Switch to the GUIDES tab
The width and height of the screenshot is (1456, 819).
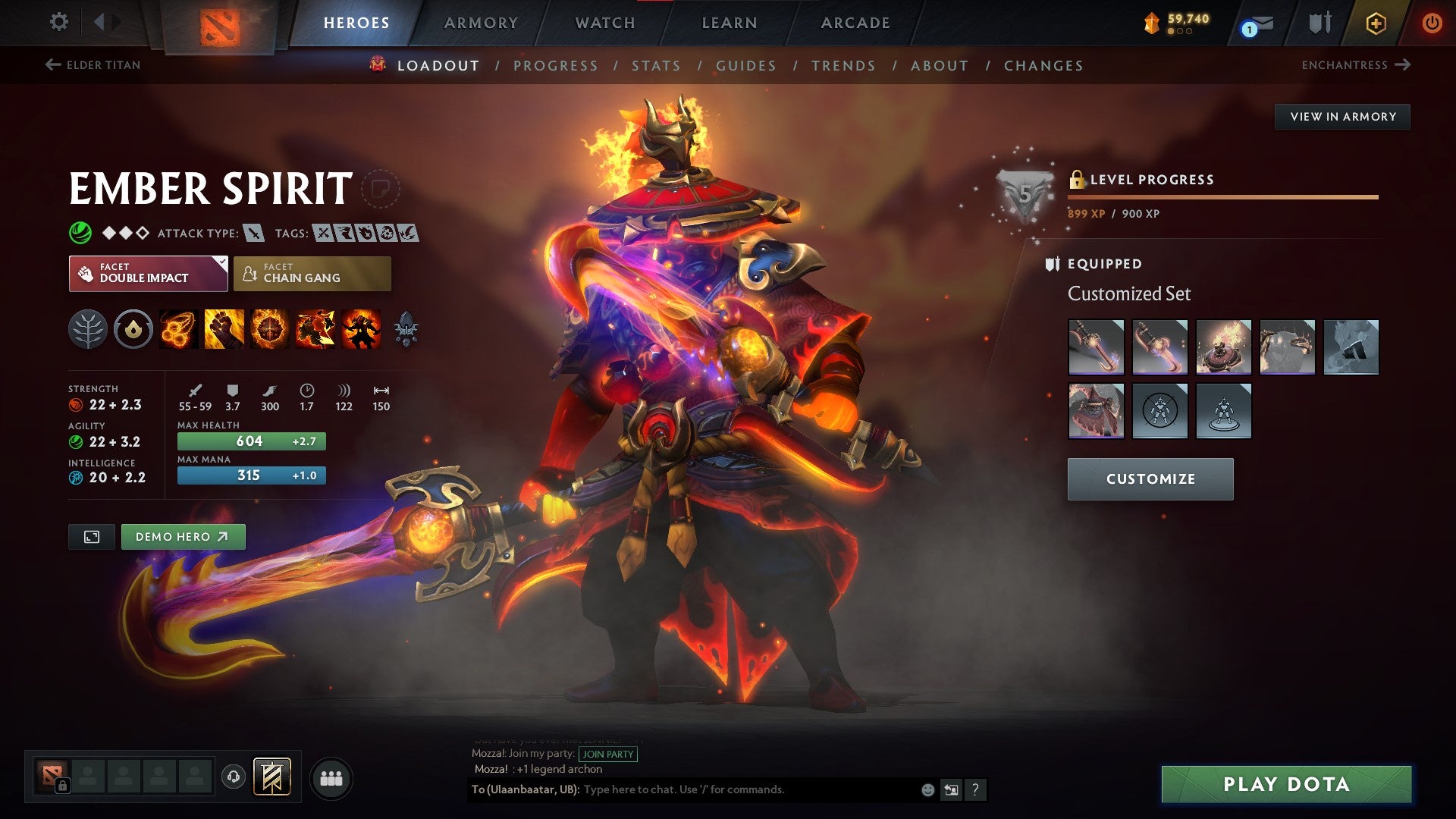(x=745, y=66)
